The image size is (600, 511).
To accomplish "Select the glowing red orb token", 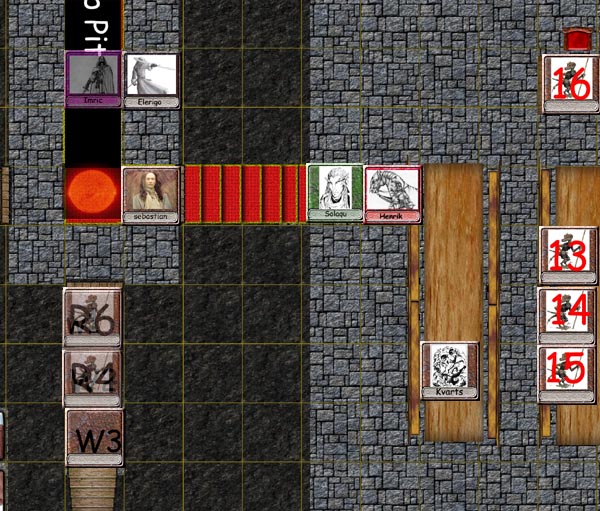I will click(92, 192).
